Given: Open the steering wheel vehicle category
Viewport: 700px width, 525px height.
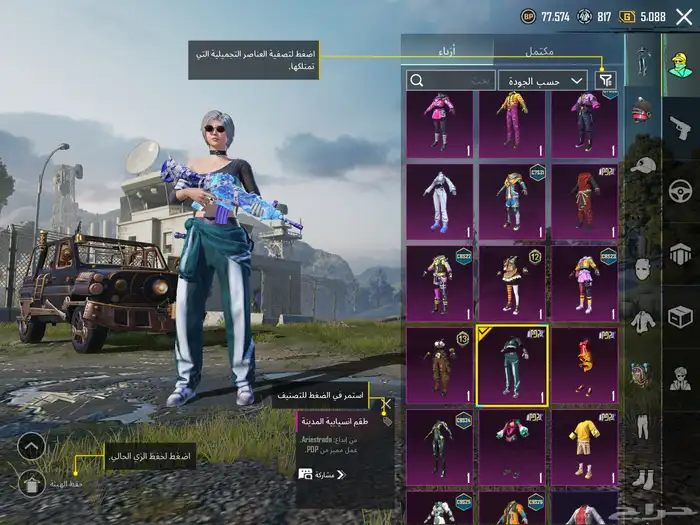Looking at the screenshot, I should click(680, 190).
